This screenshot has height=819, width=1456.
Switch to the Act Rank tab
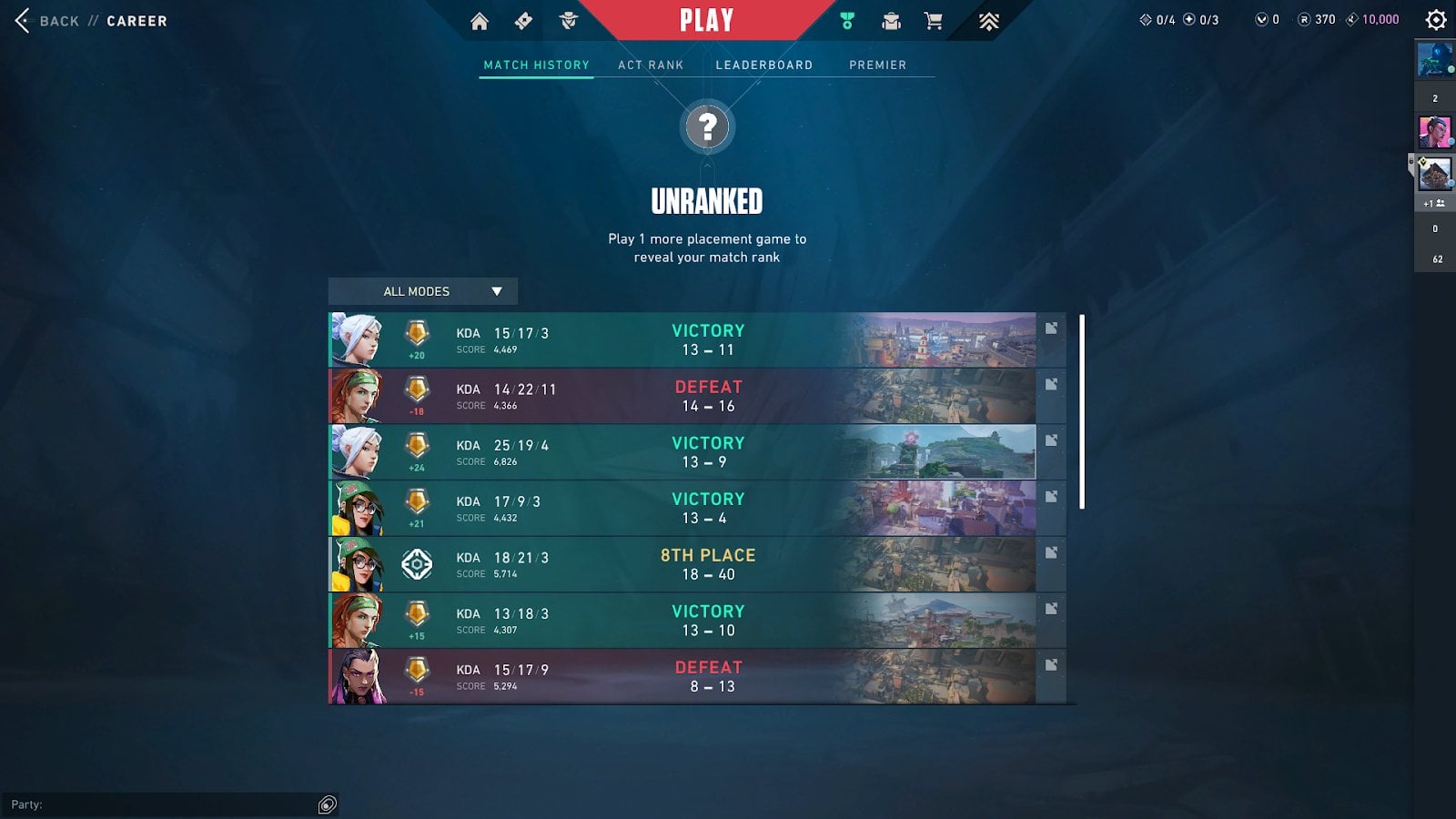point(651,66)
